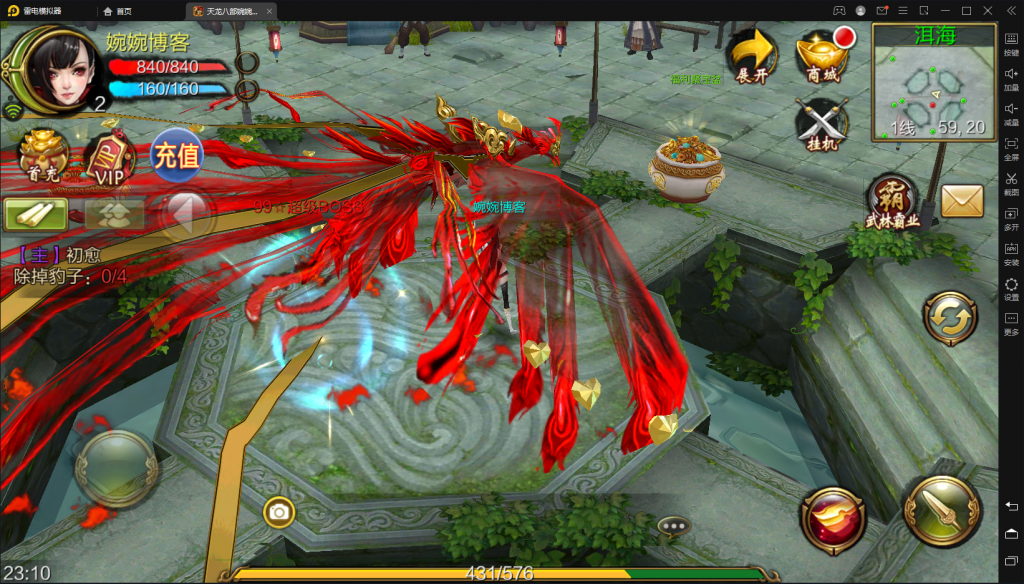Open the 首充 first-recharge reward icon
Viewport: 1024px width, 584px height.
(x=42, y=156)
